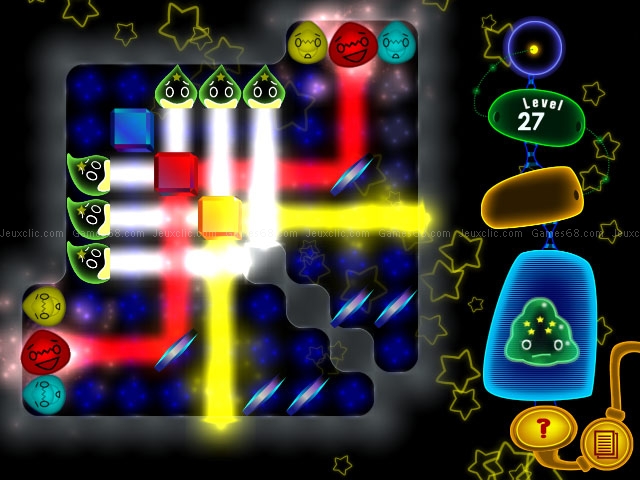The image size is (640, 480).
Task: Open the menu with the list icon button
Action: 606,443
